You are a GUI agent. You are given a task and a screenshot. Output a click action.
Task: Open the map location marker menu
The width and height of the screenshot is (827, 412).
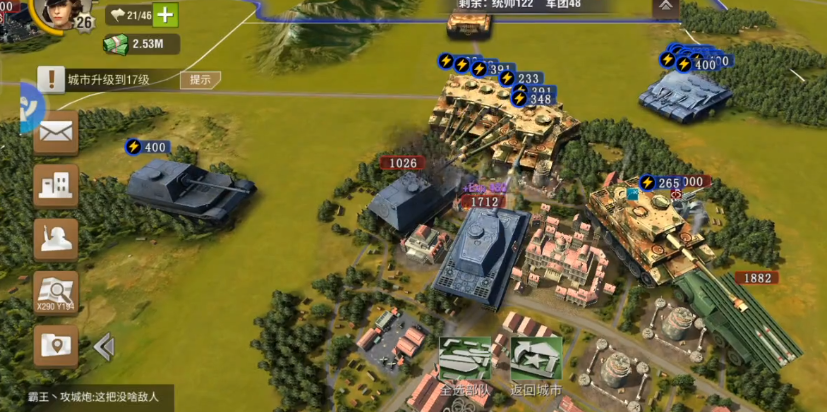coord(56,345)
